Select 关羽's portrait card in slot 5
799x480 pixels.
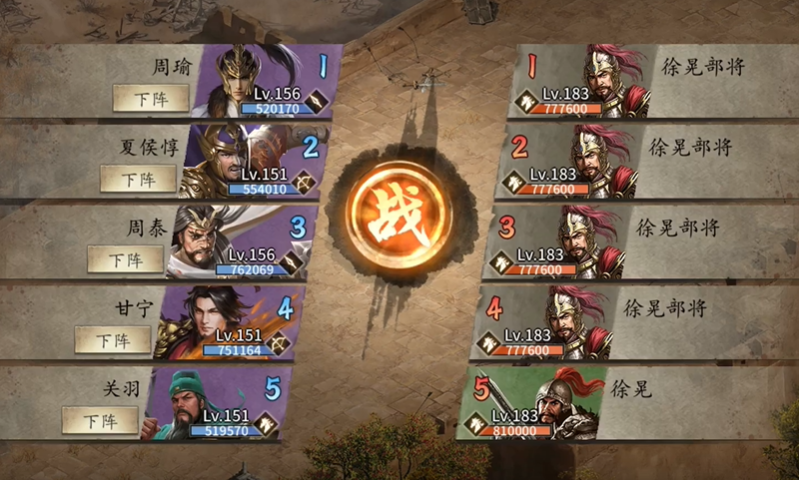pyautogui.click(x=215, y=403)
